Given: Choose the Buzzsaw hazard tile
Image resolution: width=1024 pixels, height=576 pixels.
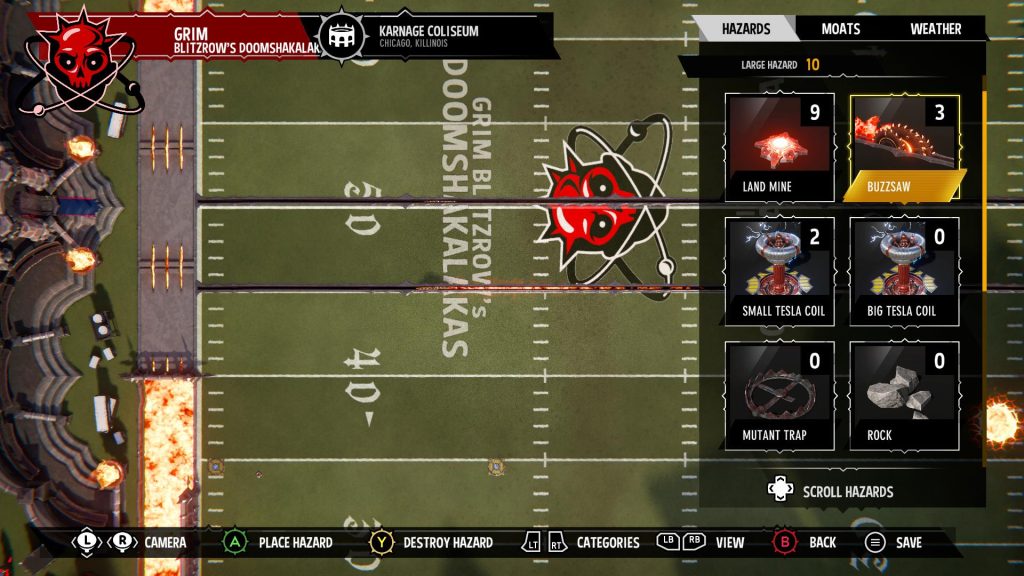Looking at the screenshot, I should [x=905, y=147].
